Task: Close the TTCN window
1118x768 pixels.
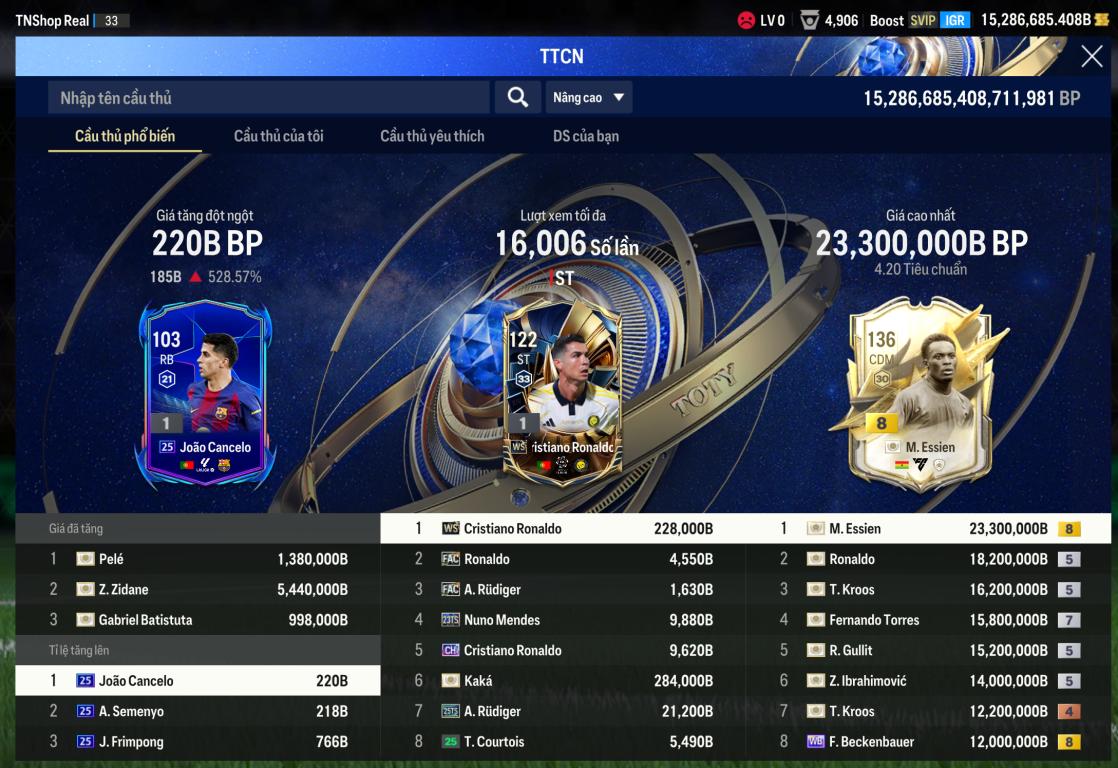Action: click(1091, 57)
